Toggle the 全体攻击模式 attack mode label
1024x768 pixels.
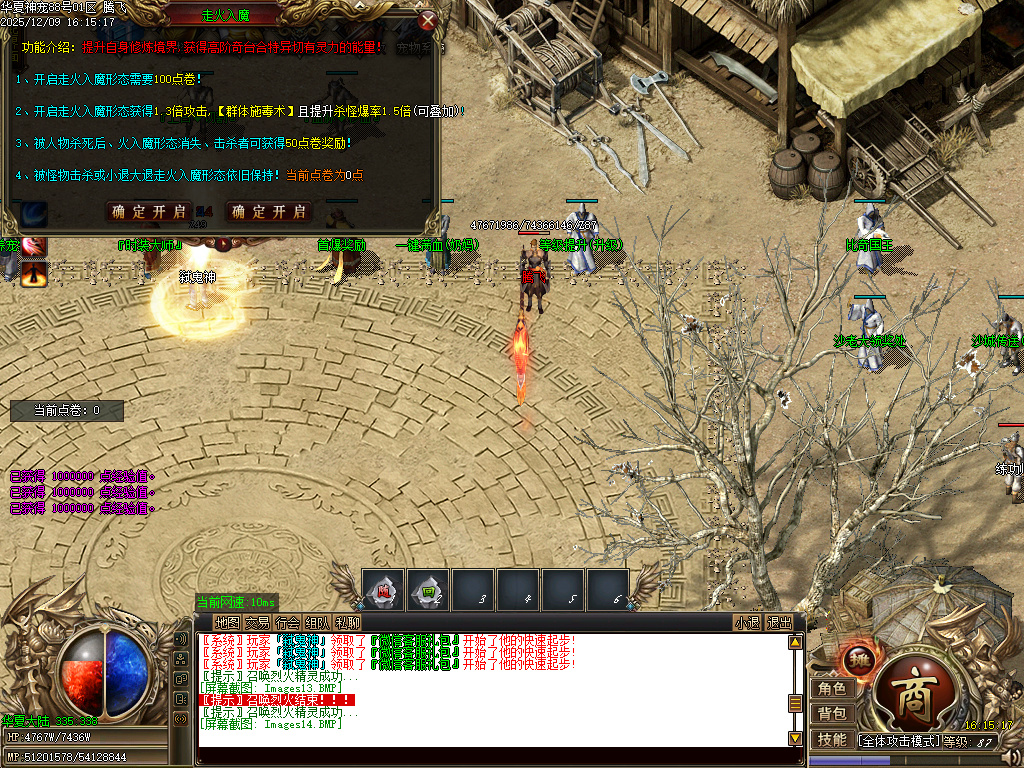pyautogui.click(x=900, y=741)
